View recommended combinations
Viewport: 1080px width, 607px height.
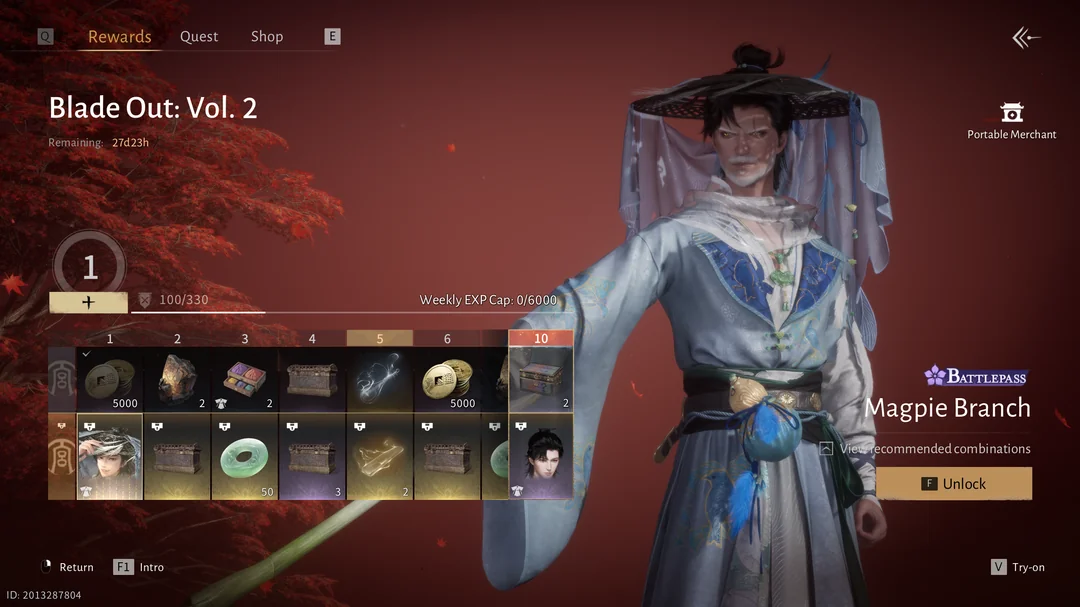click(934, 449)
